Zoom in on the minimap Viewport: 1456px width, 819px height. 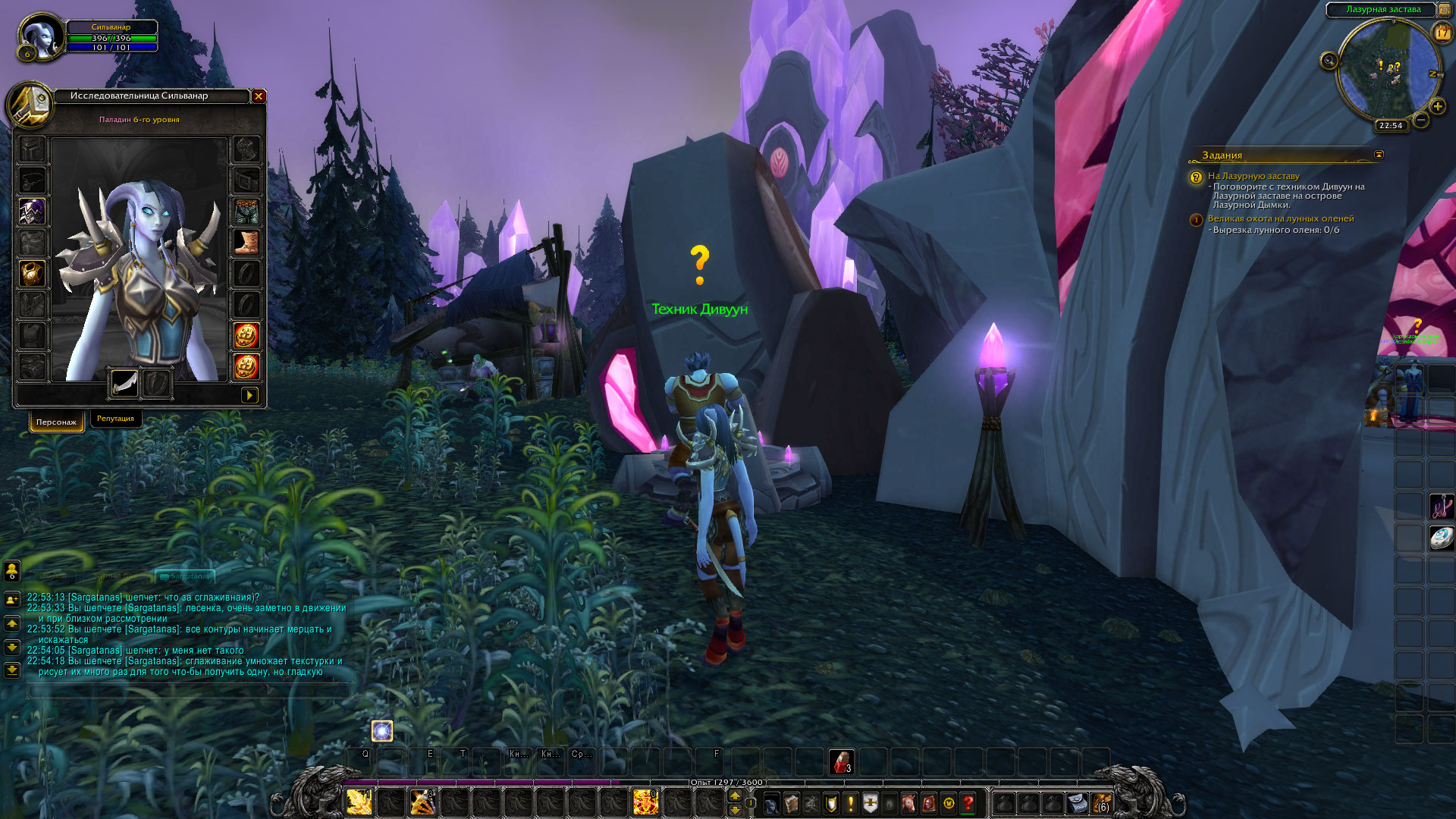tap(1437, 107)
